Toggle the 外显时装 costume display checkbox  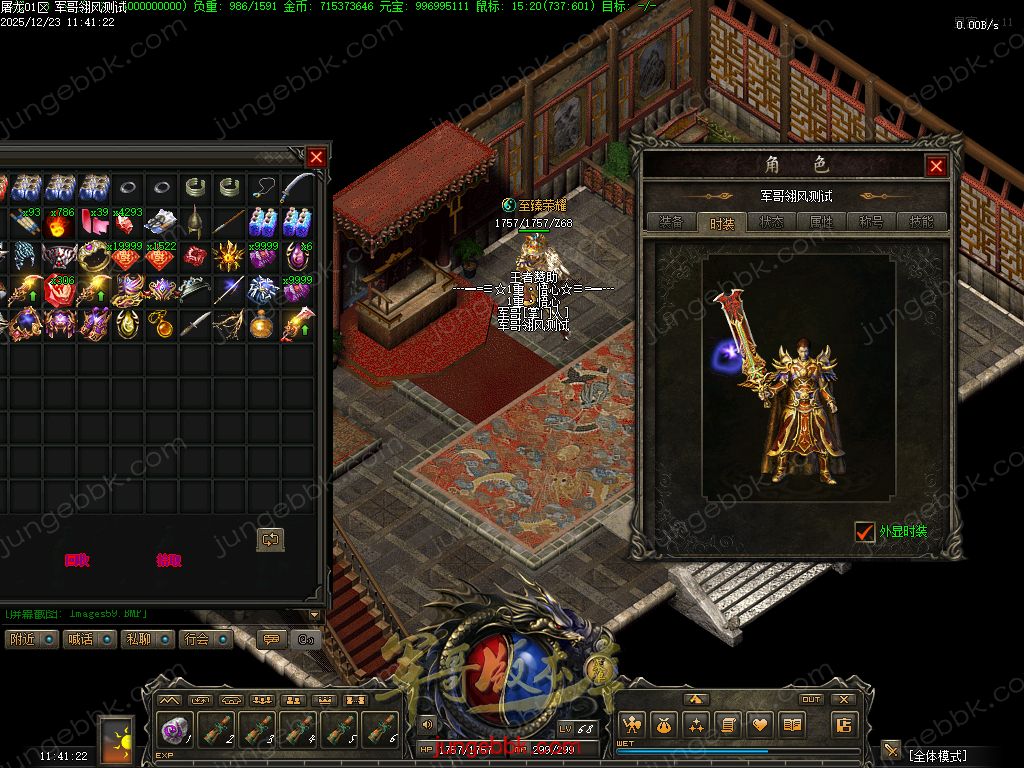865,532
